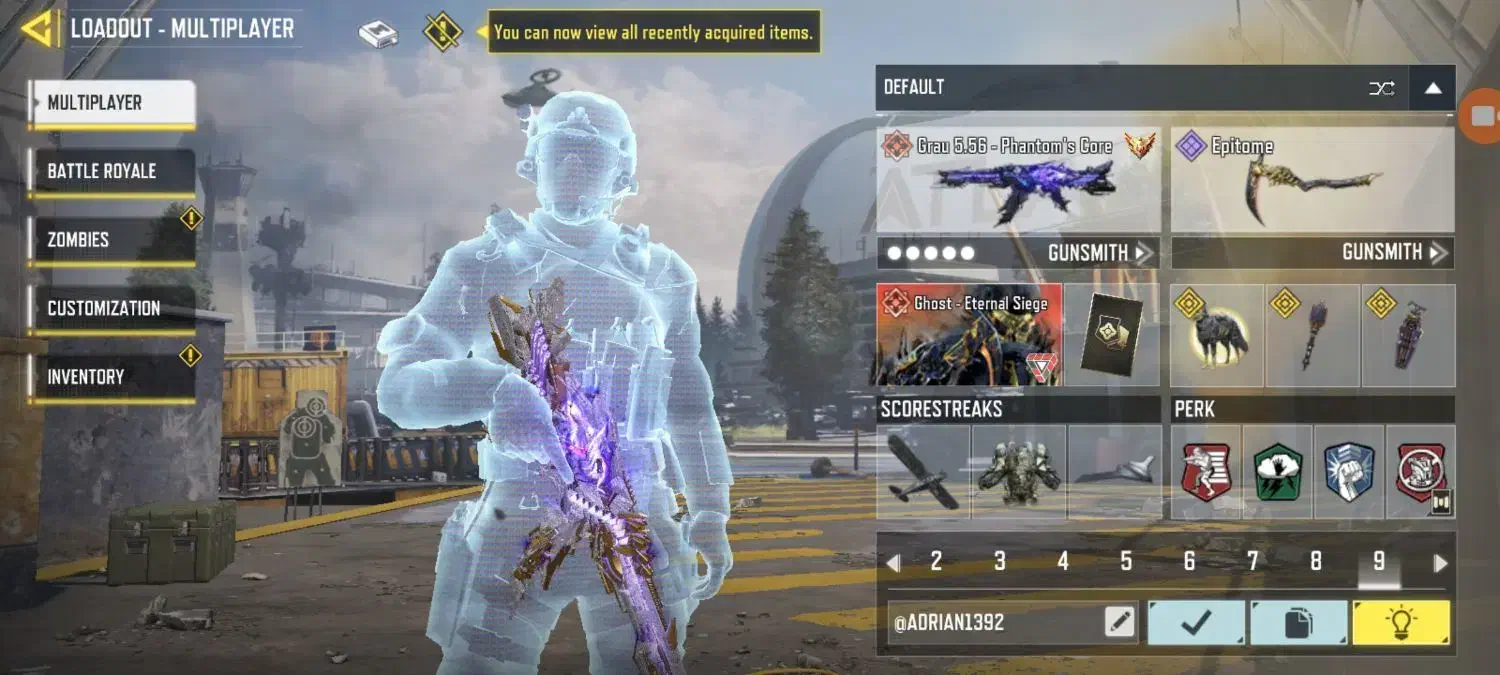
Task: Open the Zombies loadout tab
Action: coord(110,240)
